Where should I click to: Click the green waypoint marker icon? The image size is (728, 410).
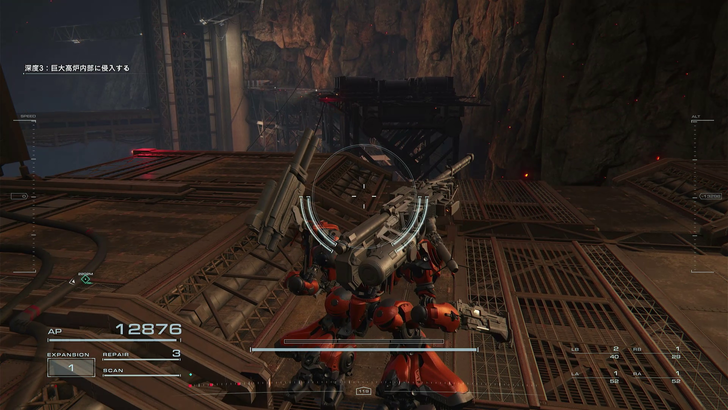(86, 280)
